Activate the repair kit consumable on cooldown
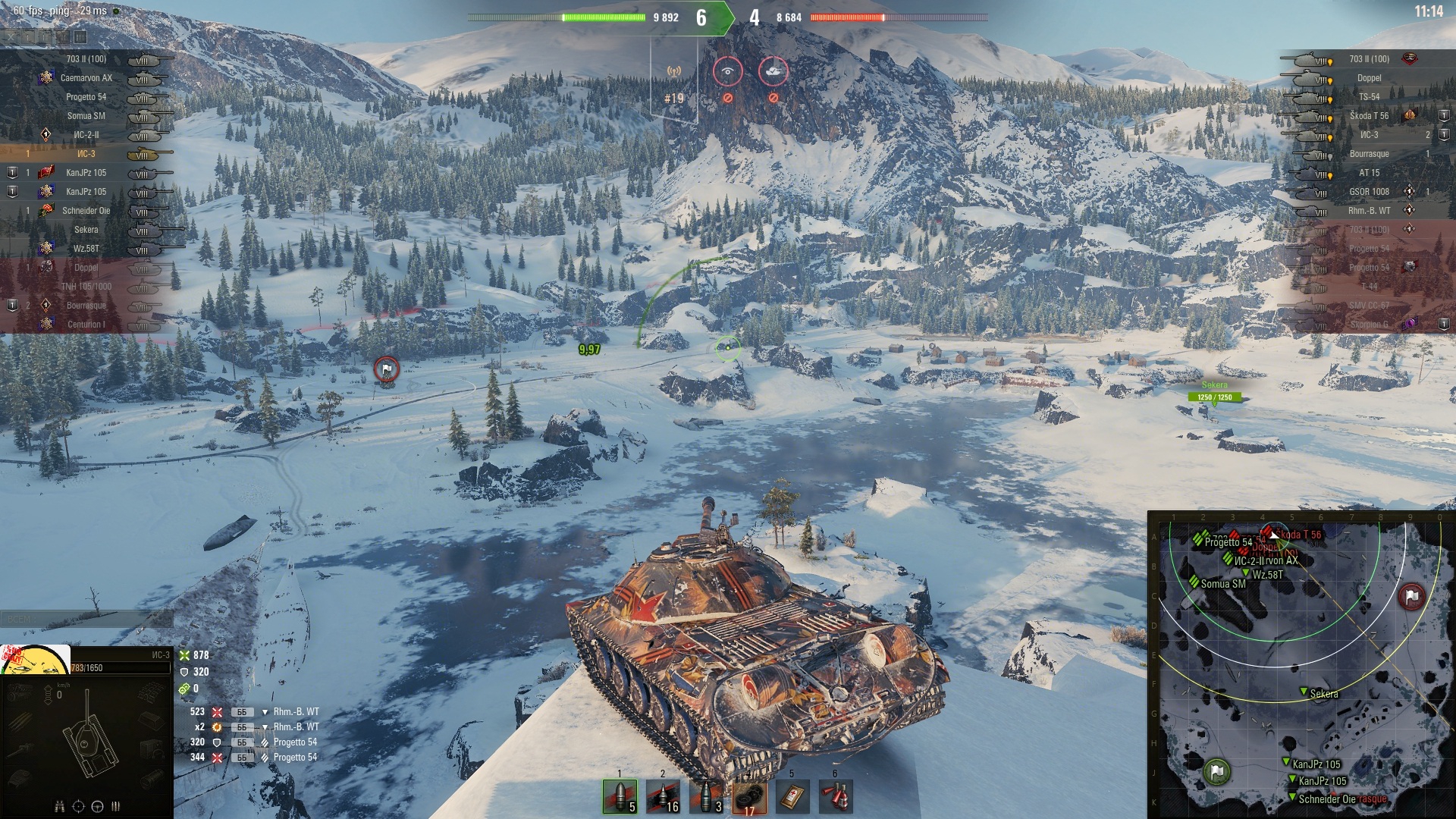1456x819 pixels. [749, 796]
